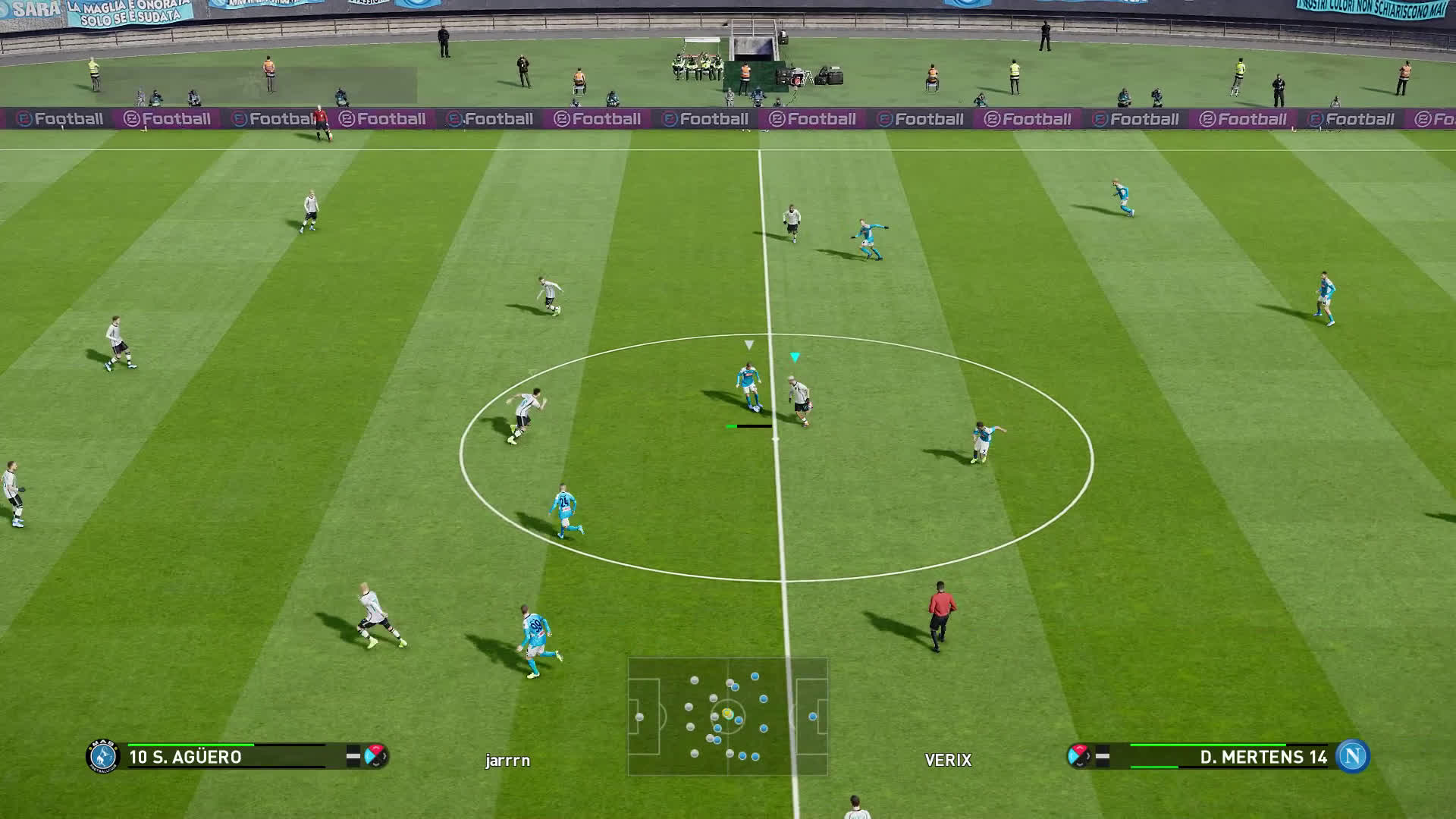
Task: Select the Napoli club crest
Action: coord(1352,756)
